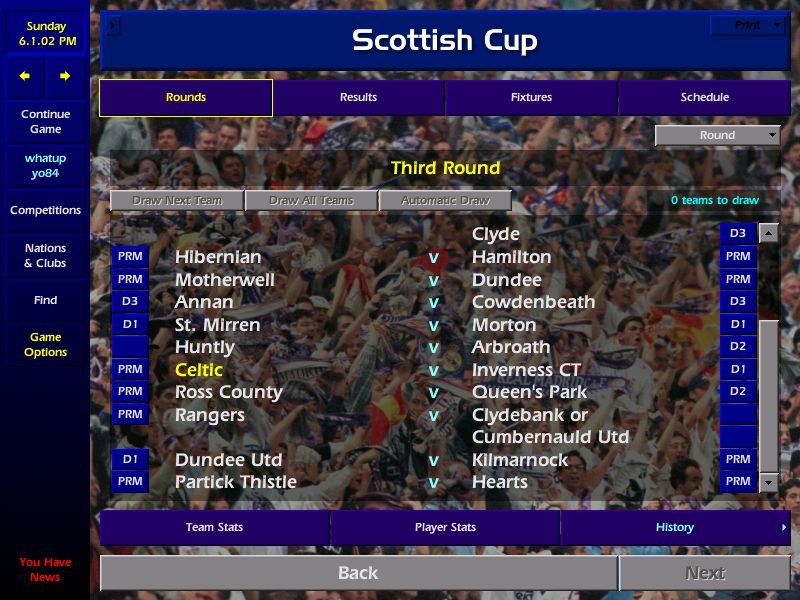Click the Back button
The height and width of the screenshot is (600, 800).
pos(358,573)
